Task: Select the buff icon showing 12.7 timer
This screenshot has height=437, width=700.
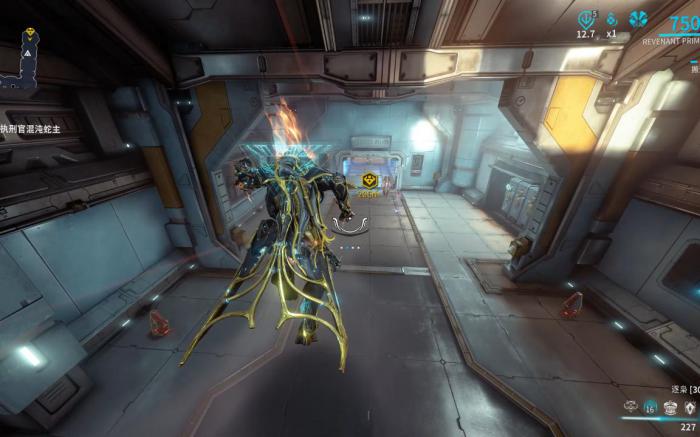Action: point(586,18)
